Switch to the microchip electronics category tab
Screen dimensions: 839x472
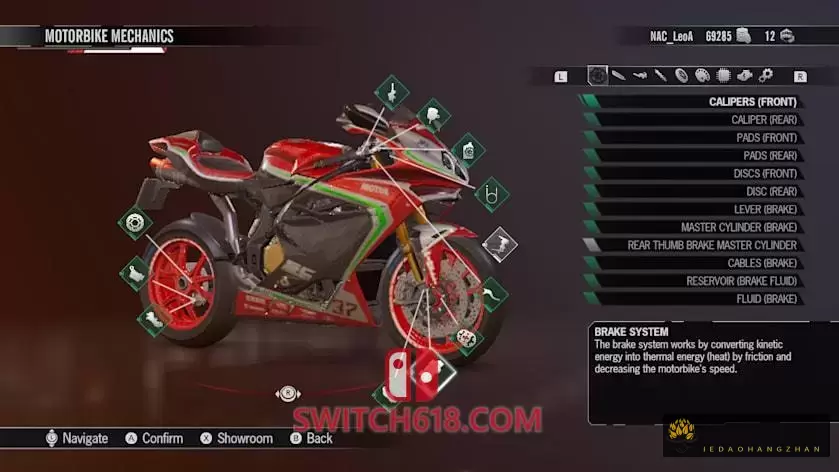pyautogui.click(x=723, y=75)
